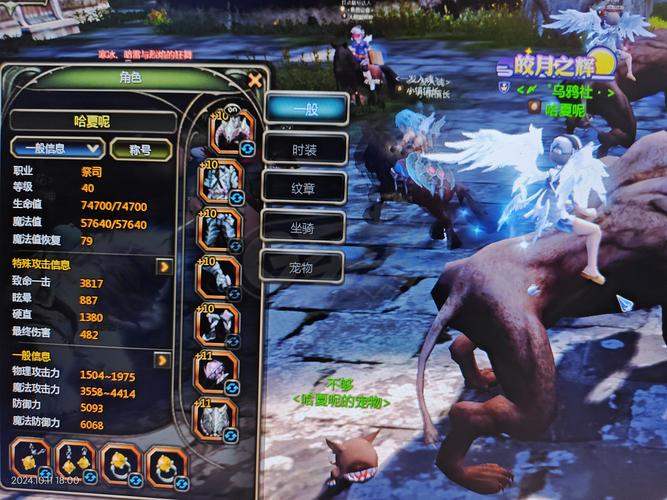
Task: Select the pink +11 weapon slot
Action: (x=217, y=372)
